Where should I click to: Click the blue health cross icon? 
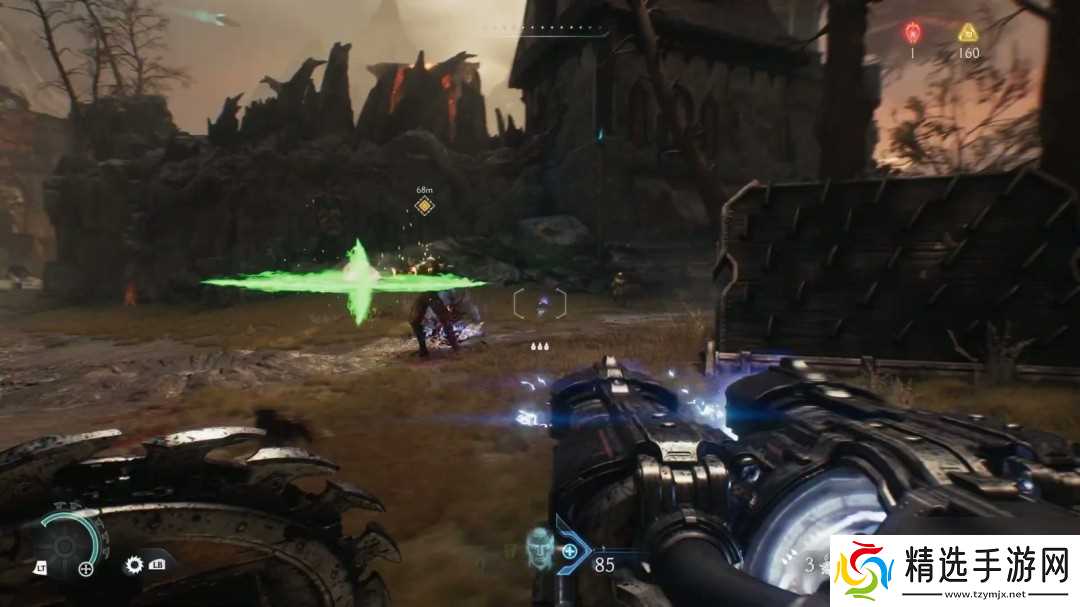570,550
